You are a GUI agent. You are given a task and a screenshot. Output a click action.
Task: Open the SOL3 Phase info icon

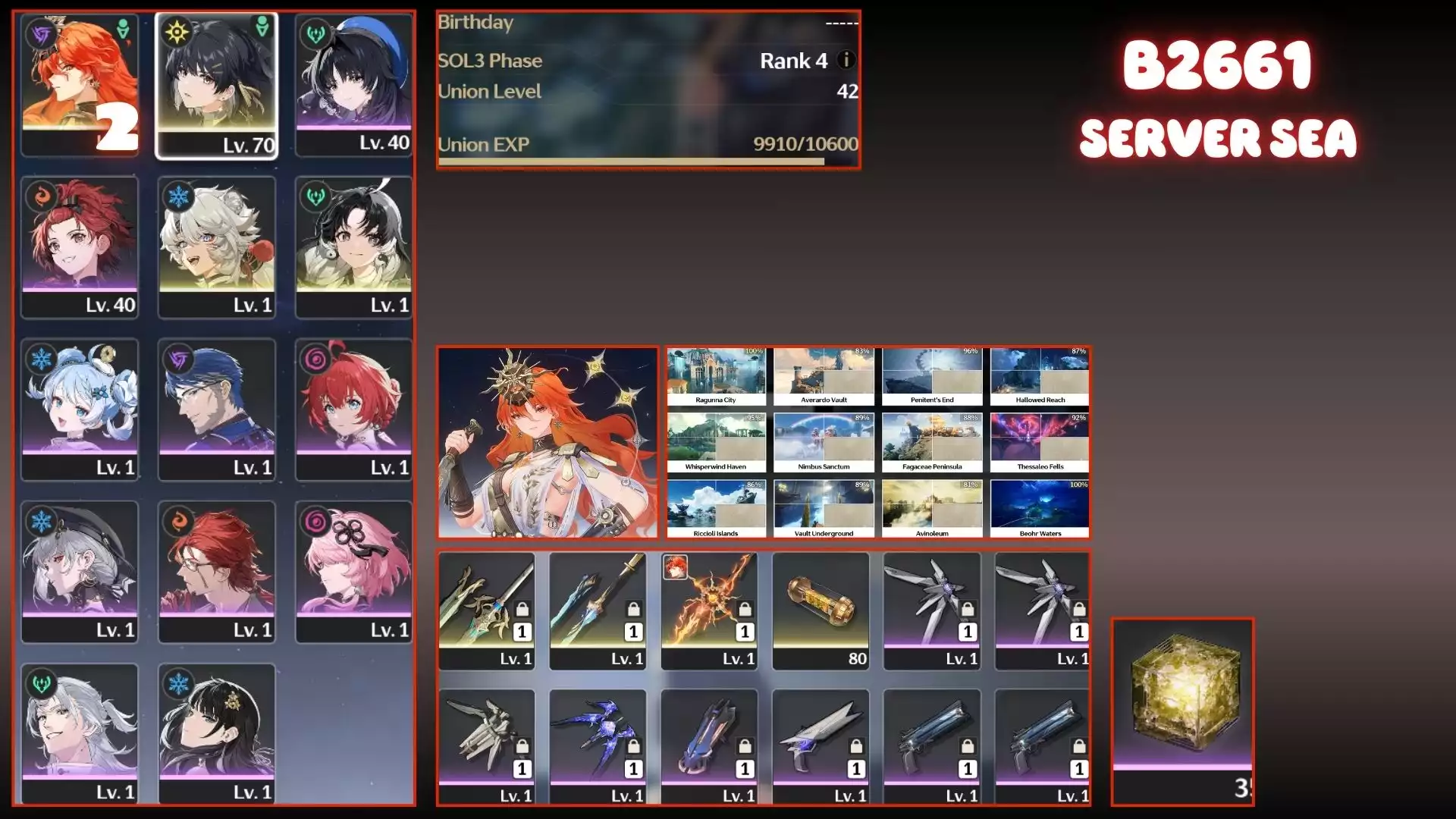coord(846,60)
